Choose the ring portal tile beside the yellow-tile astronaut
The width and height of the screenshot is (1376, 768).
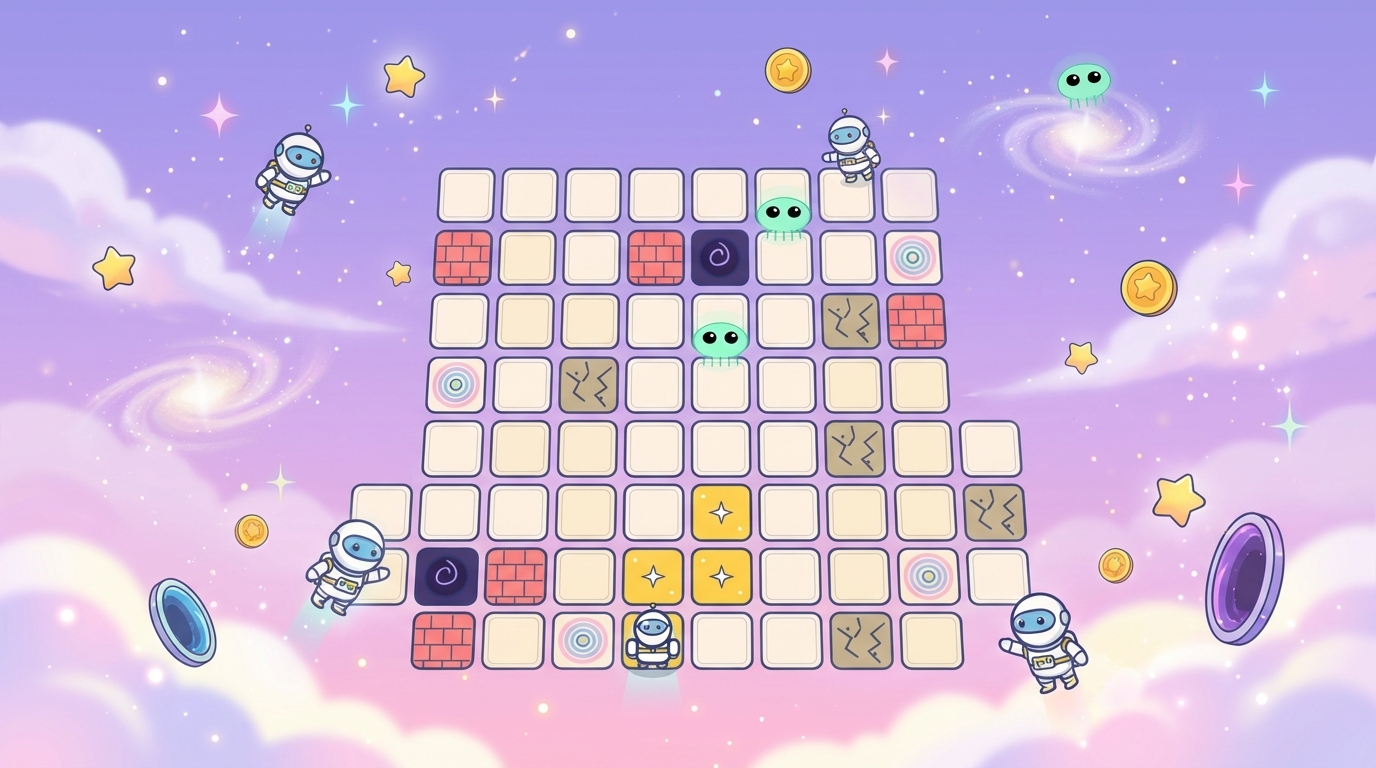click(x=583, y=641)
